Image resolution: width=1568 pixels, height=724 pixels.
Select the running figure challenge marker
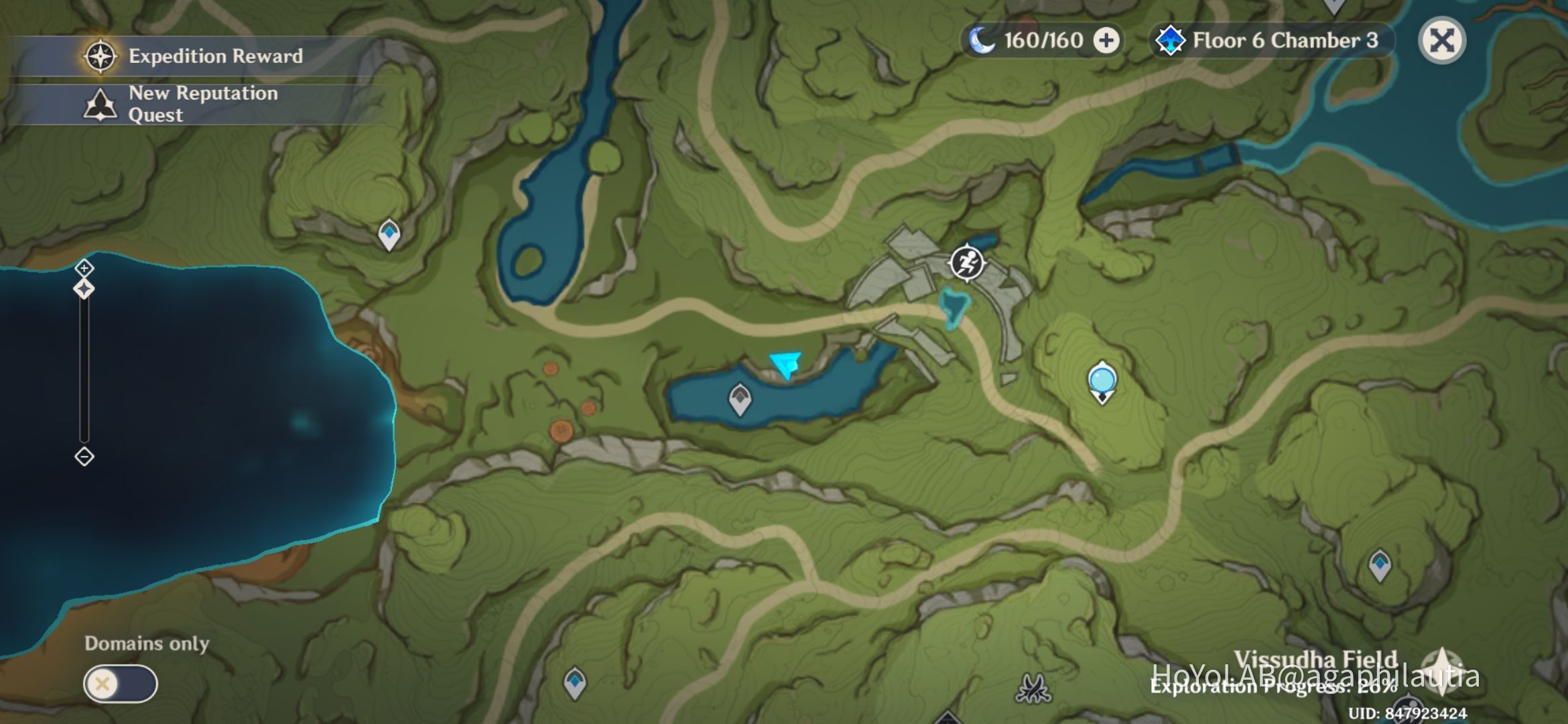pos(967,262)
